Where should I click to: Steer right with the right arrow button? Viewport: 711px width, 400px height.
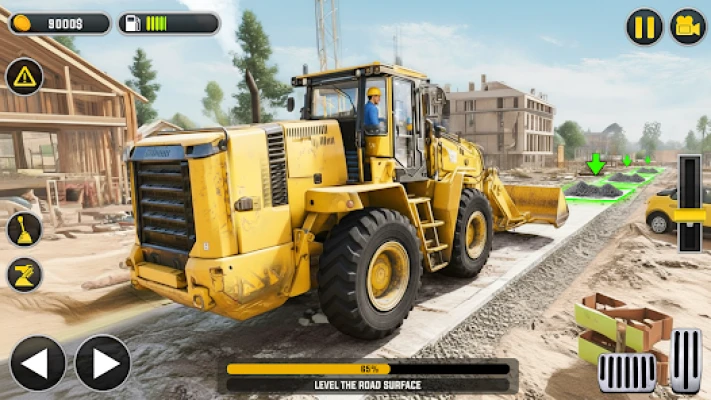click(x=102, y=363)
